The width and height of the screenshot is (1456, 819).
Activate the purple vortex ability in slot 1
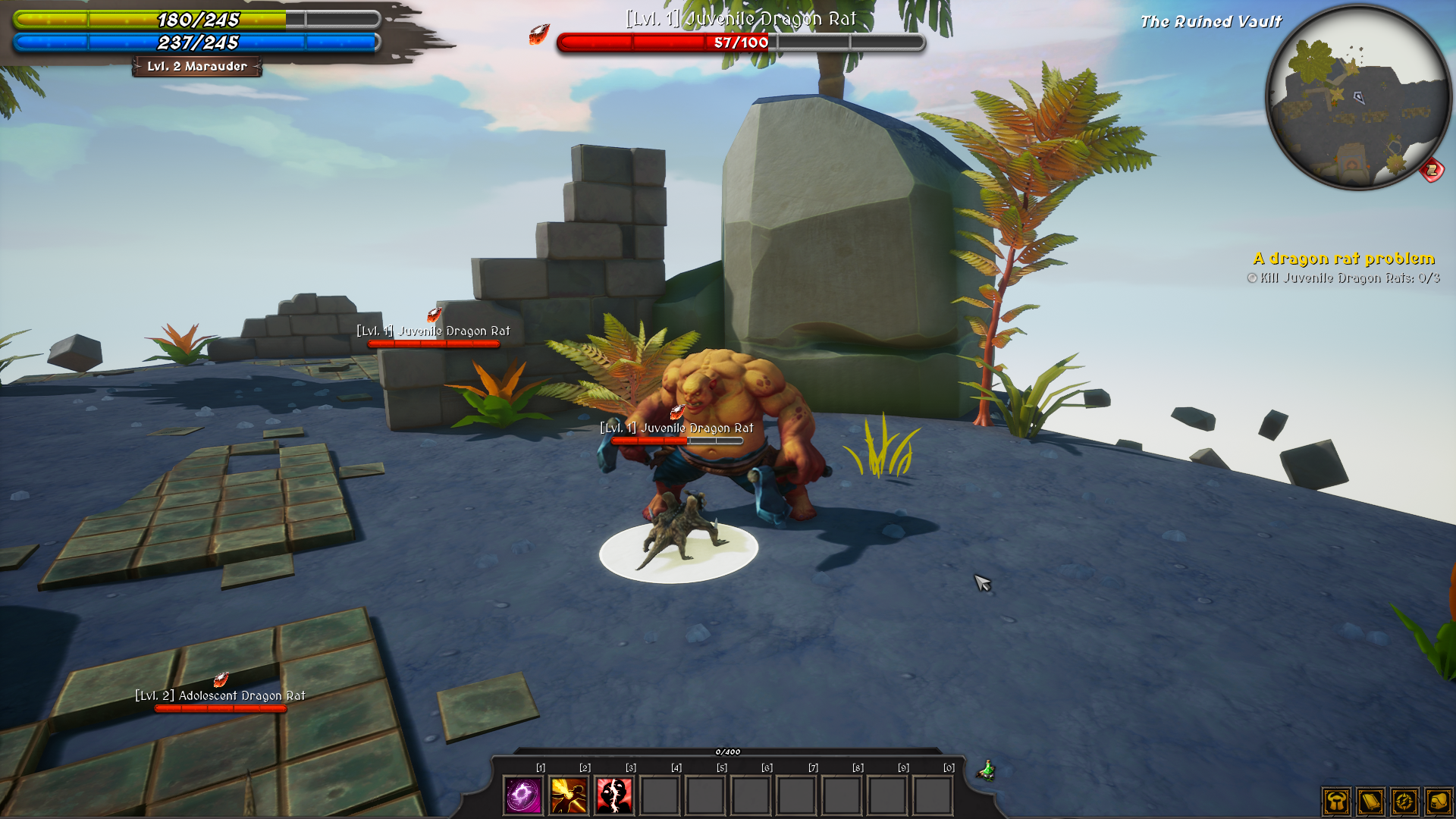pyautogui.click(x=523, y=795)
